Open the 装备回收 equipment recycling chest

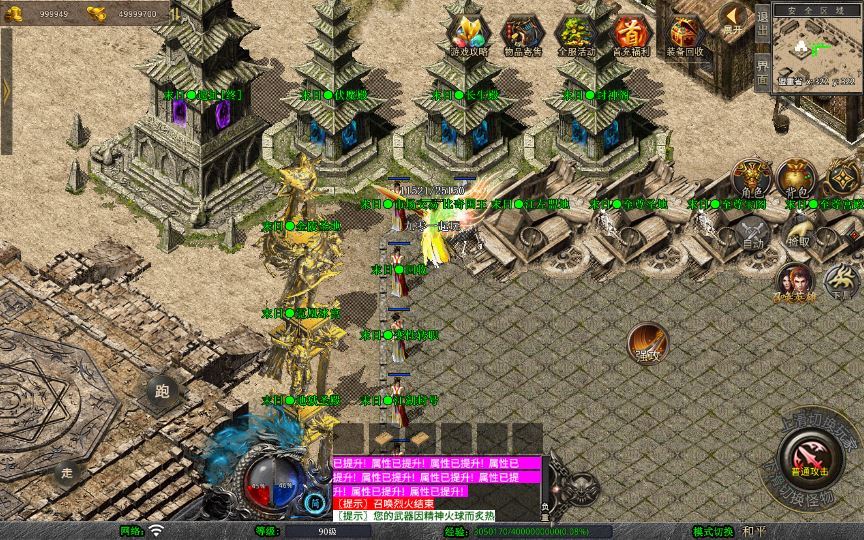coord(685,34)
